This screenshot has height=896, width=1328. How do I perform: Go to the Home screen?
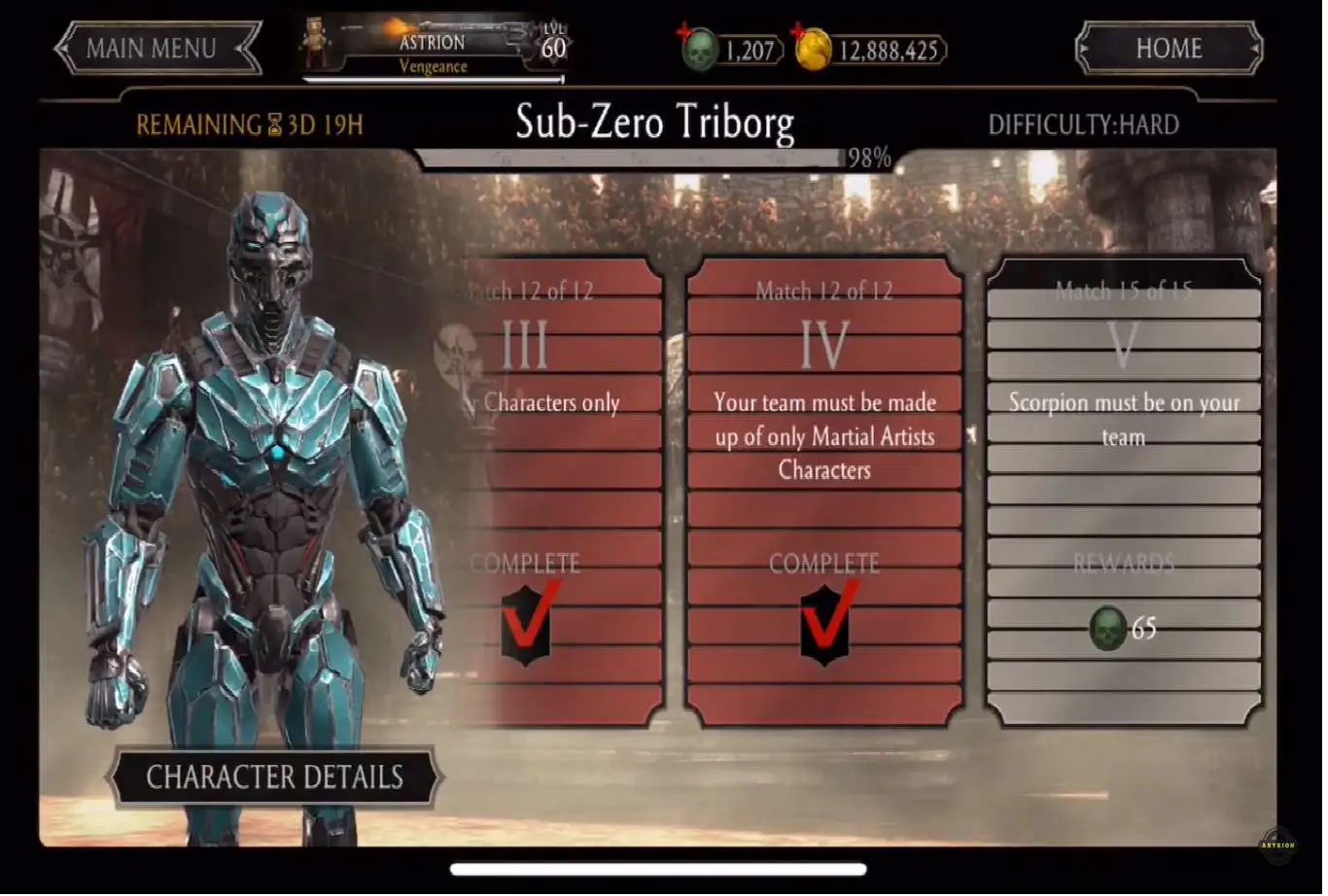click(1168, 49)
